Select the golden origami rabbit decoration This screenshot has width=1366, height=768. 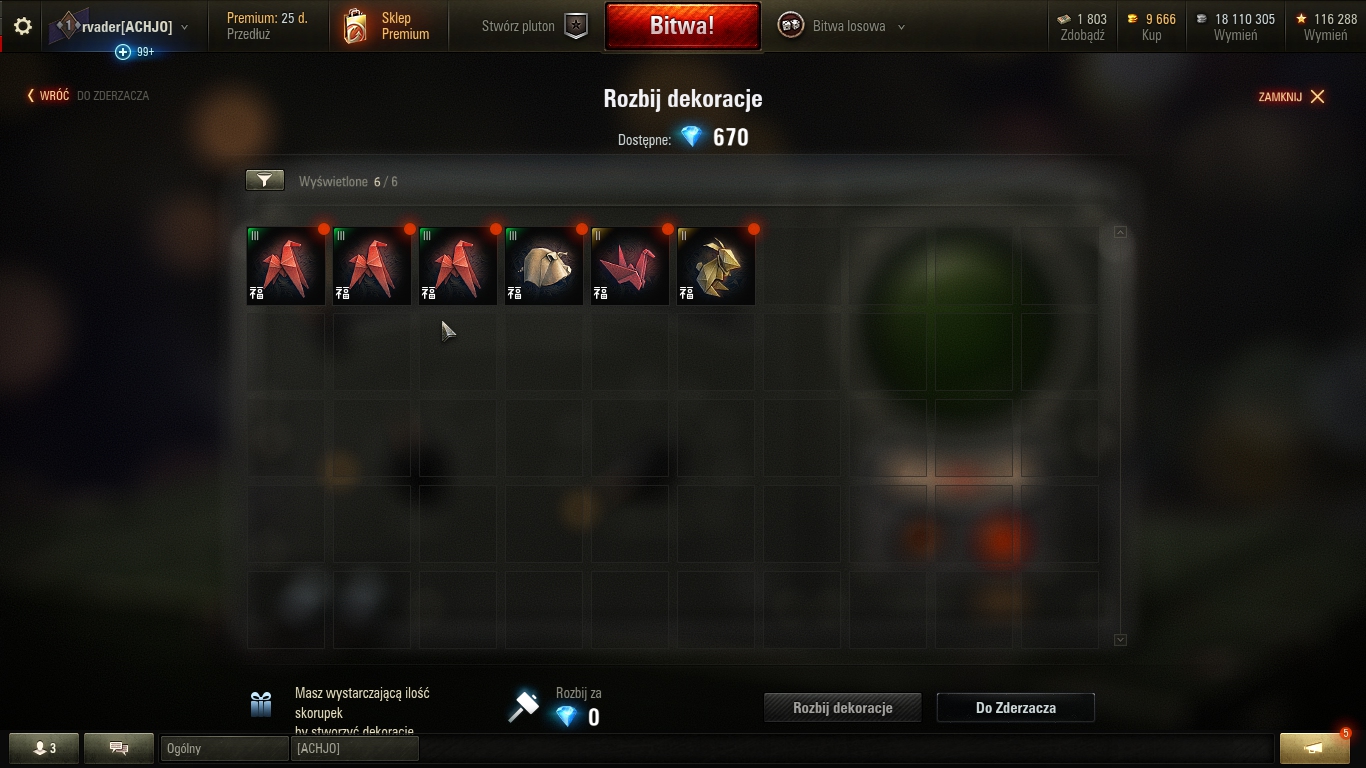coord(716,266)
